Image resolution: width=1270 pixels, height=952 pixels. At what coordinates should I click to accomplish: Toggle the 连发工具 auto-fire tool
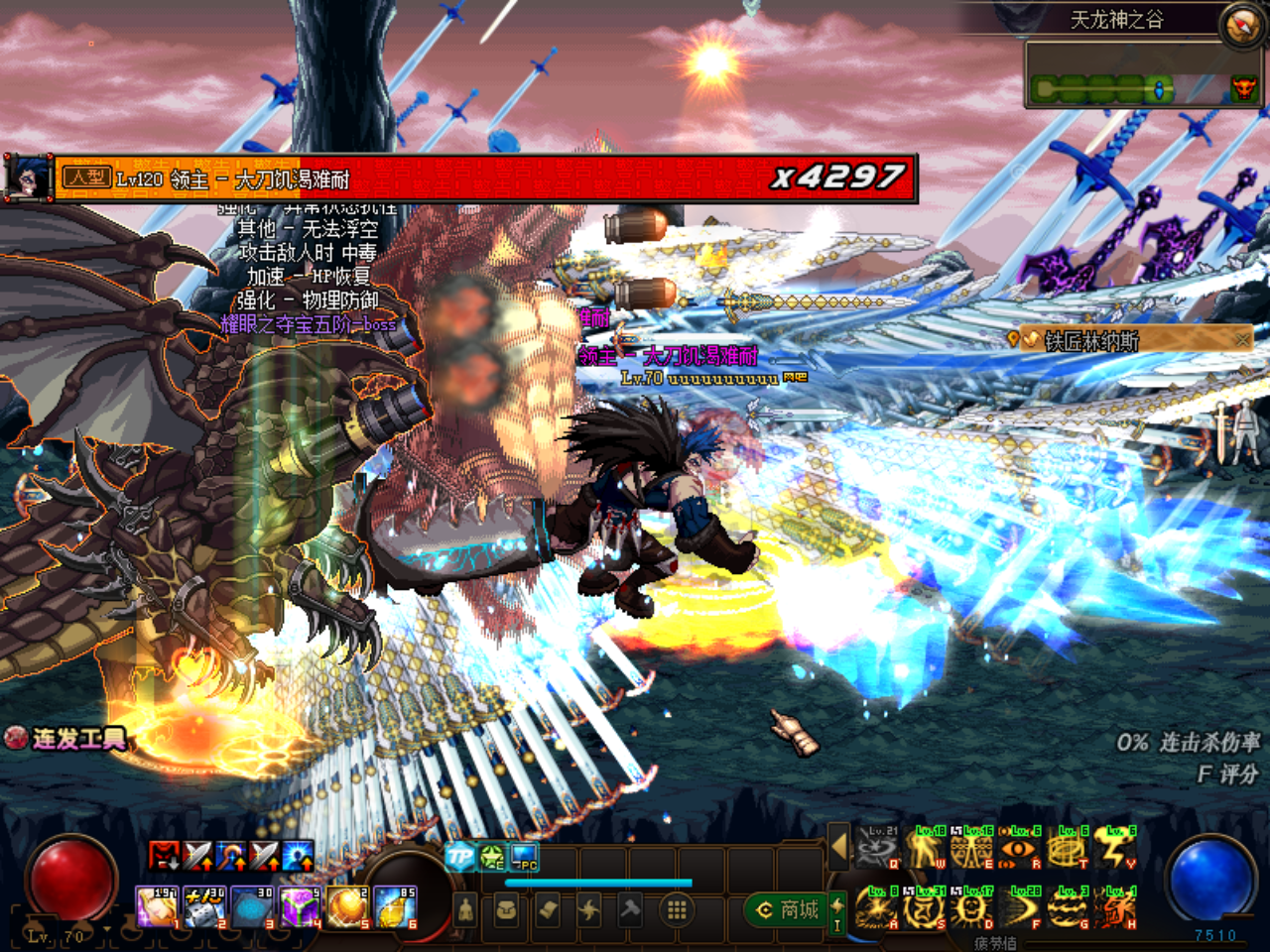point(18,738)
